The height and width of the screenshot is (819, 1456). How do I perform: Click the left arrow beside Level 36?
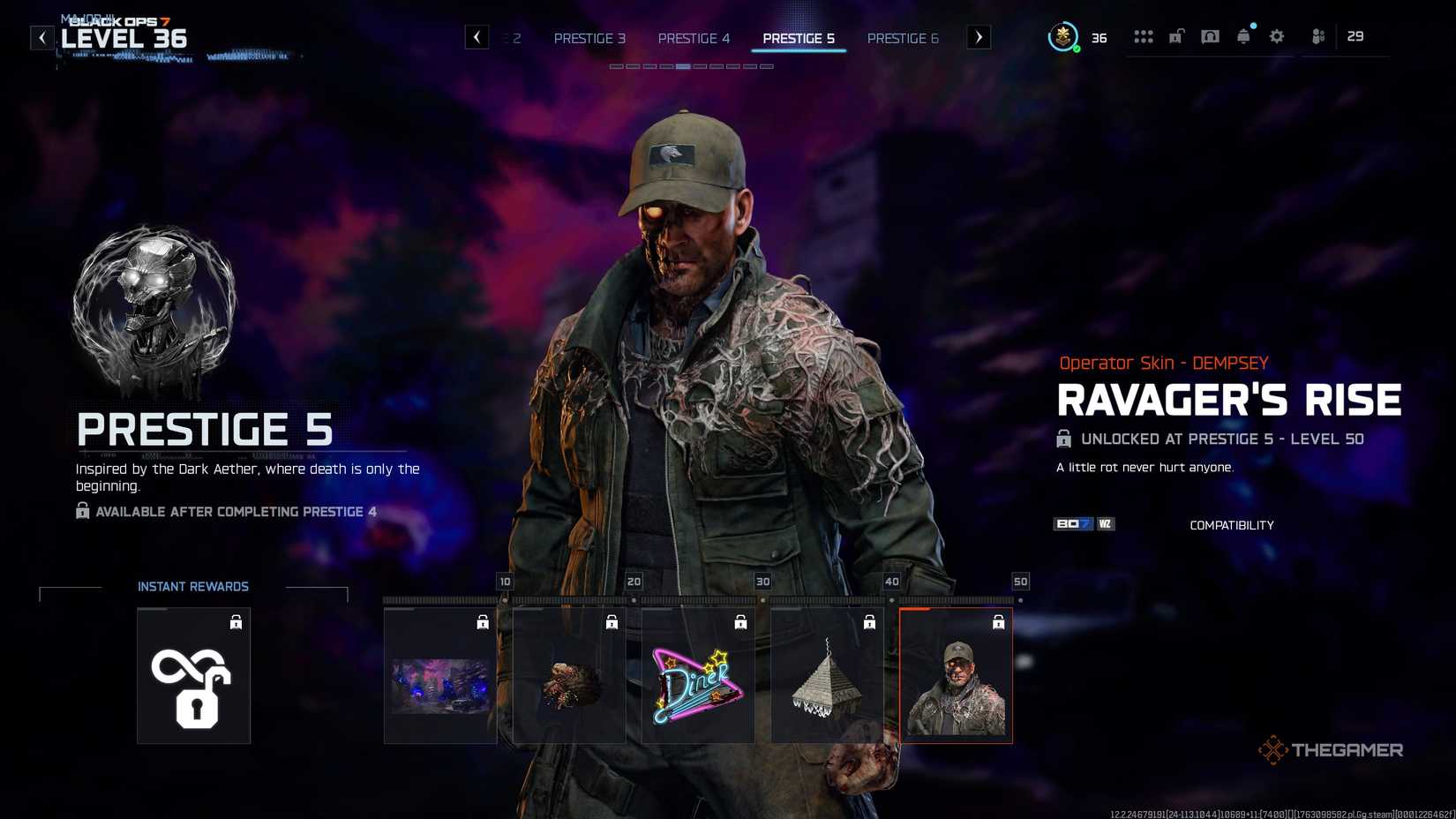pyautogui.click(x=41, y=37)
